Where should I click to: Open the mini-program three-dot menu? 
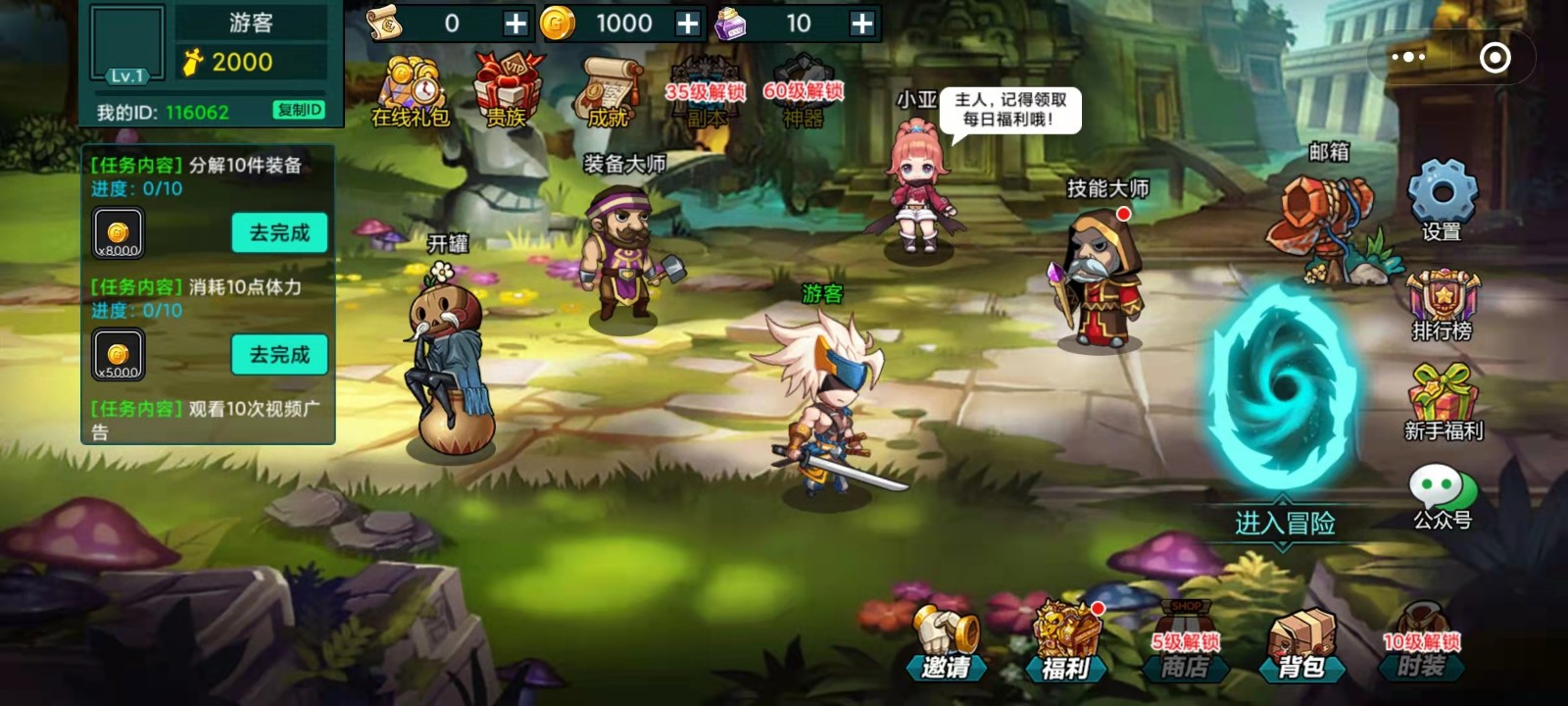[1408, 57]
